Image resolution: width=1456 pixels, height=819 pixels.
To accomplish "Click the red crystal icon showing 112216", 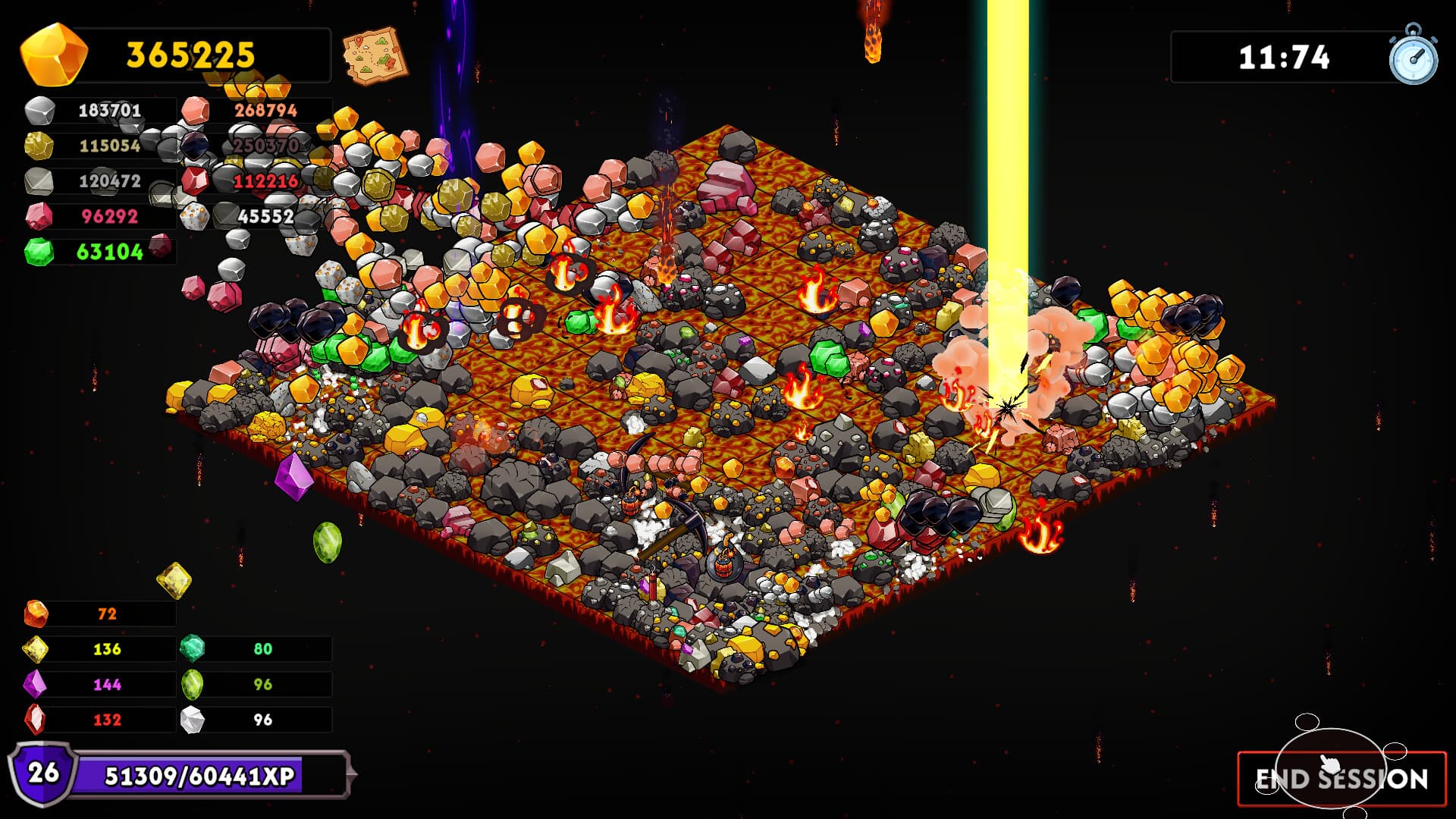I will pyautogui.click(x=196, y=181).
